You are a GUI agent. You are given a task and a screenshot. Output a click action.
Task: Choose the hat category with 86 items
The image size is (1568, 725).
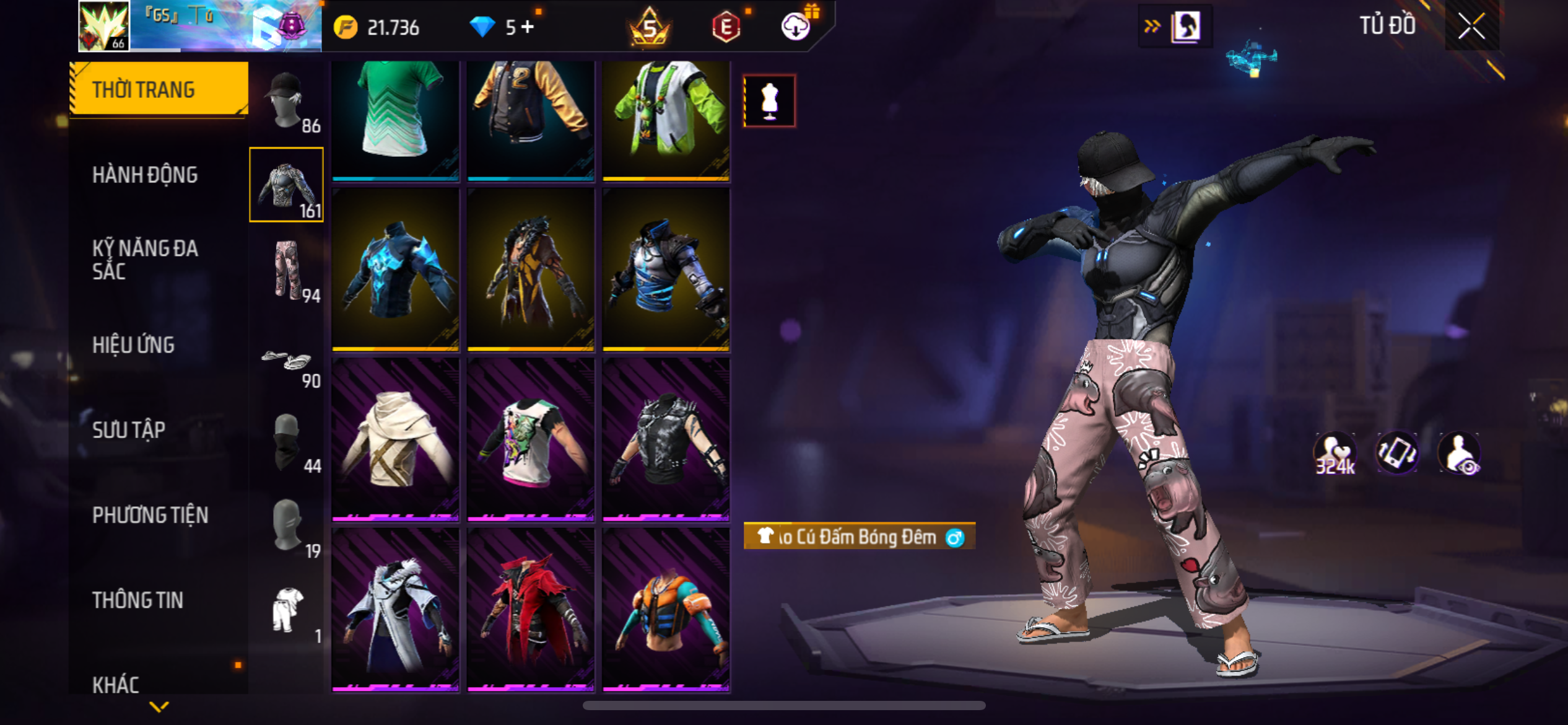286,101
